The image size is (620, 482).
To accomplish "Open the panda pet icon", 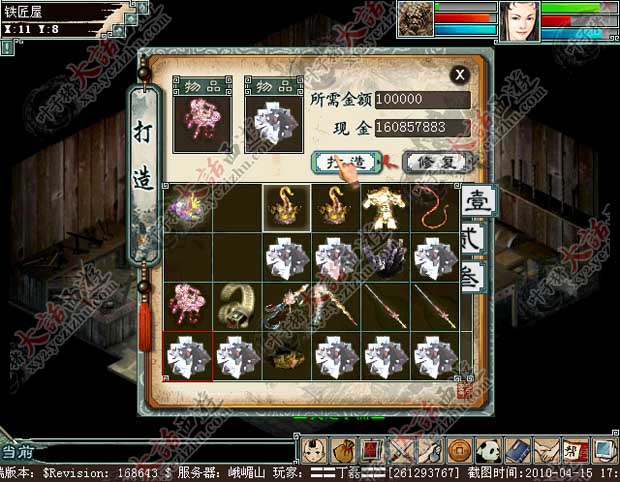I will click(489, 448).
